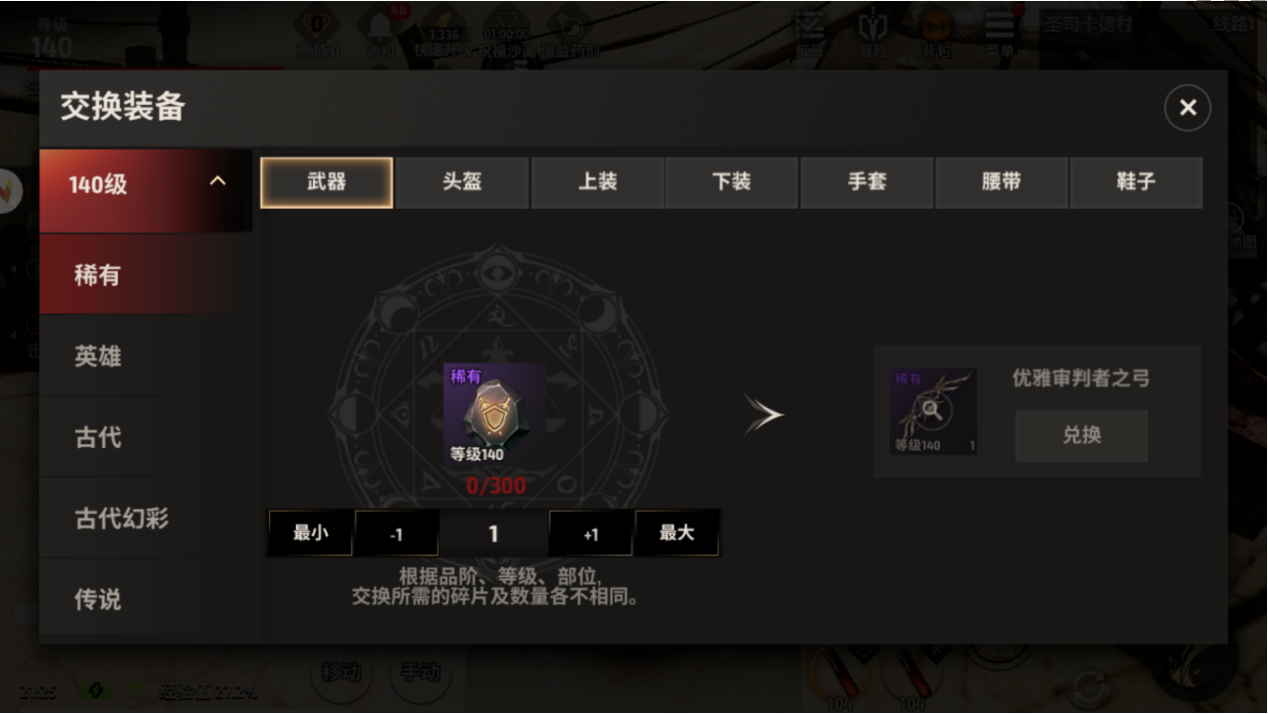Click 兑换 to redeem the bow
The height and width of the screenshot is (714, 1268).
point(1081,436)
